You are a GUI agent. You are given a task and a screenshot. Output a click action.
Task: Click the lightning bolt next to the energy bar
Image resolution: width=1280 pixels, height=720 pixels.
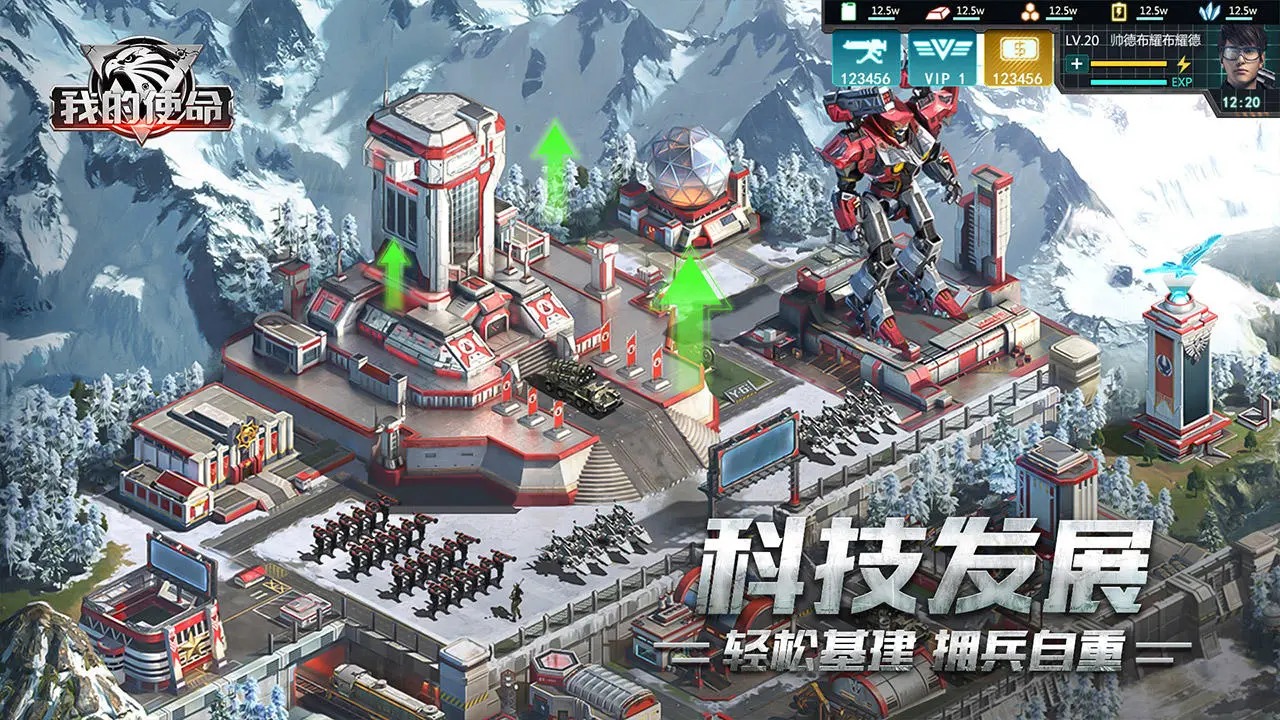point(1185,65)
